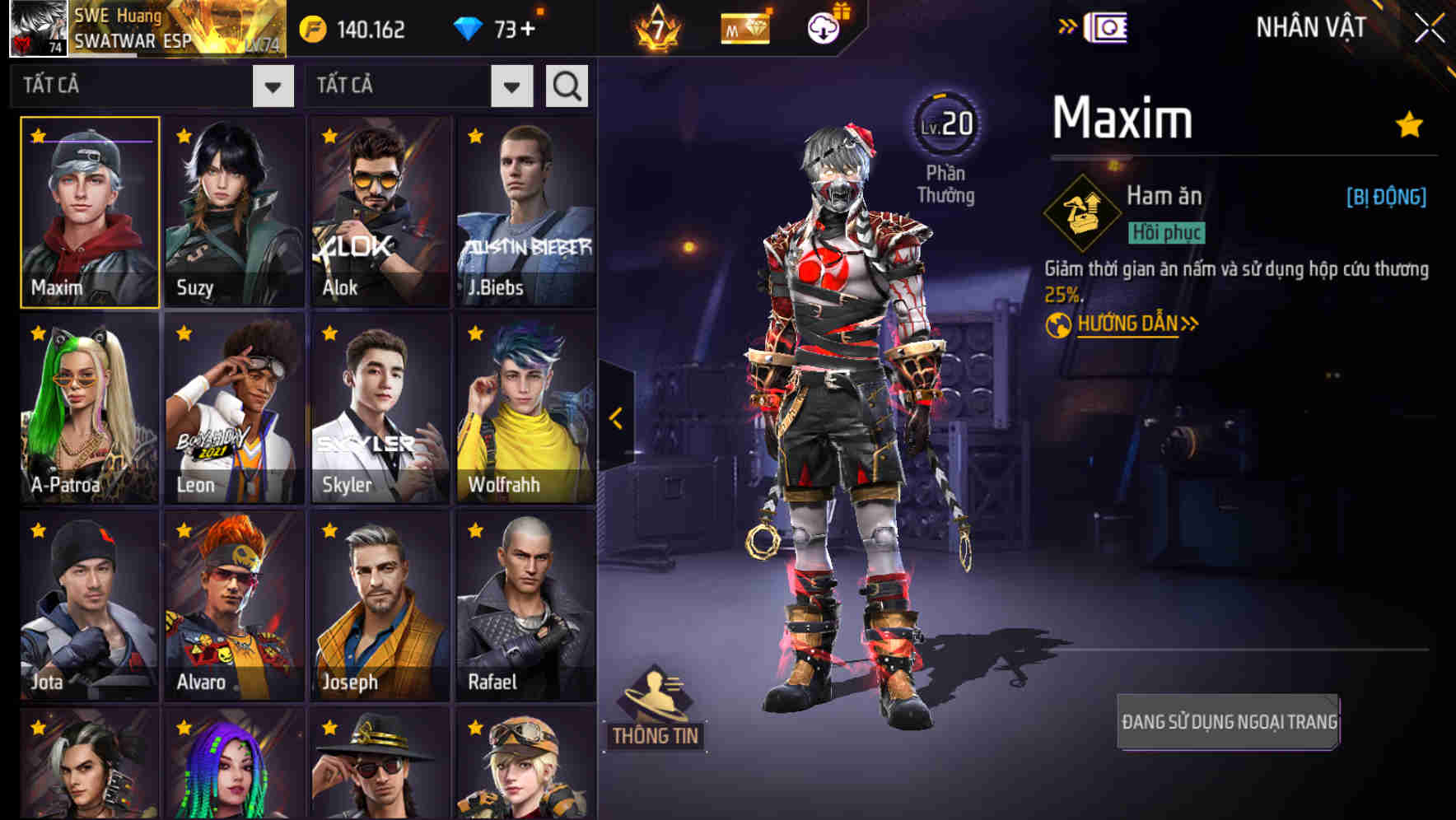The width and height of the screenshot is (1456, 820).
Task: Toggle the star on Maxim's portrait
Action: coord(36,133)
